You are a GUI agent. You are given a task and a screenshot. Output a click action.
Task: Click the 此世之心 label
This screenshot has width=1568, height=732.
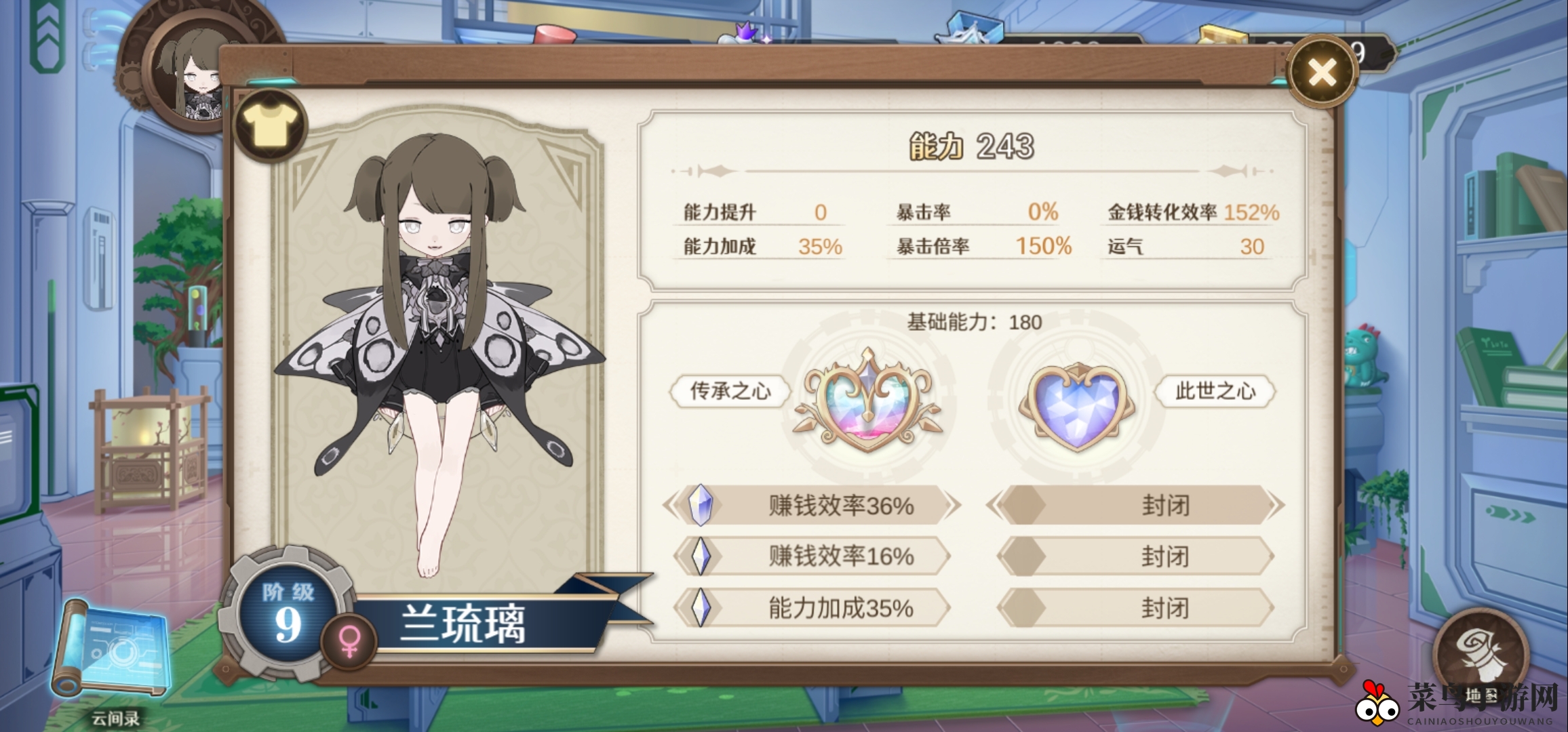click(1215, 391)
